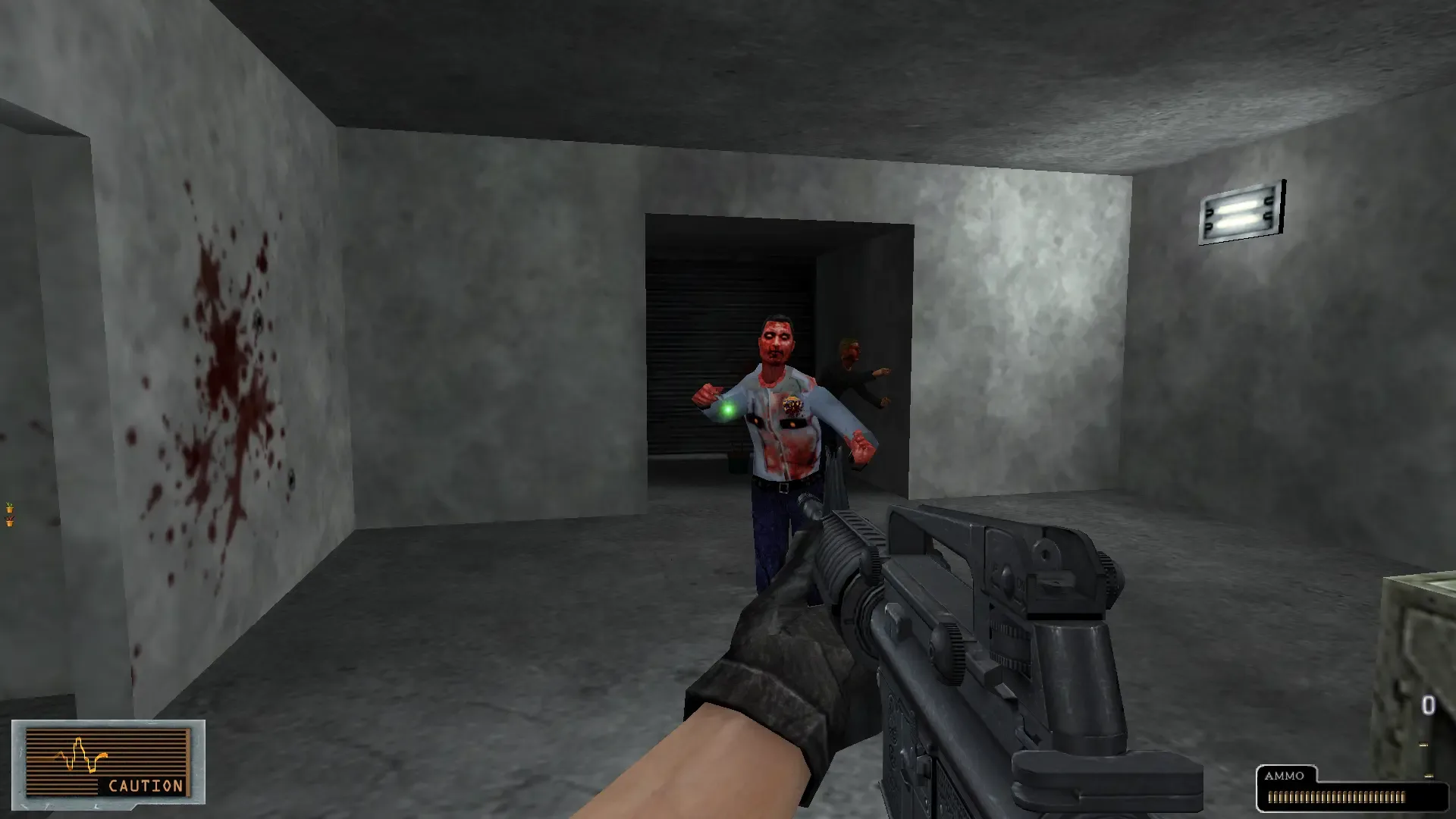1456x819 pixels.
Task: Click the AMMO label on the HUD
Action: pos(1285,776)
